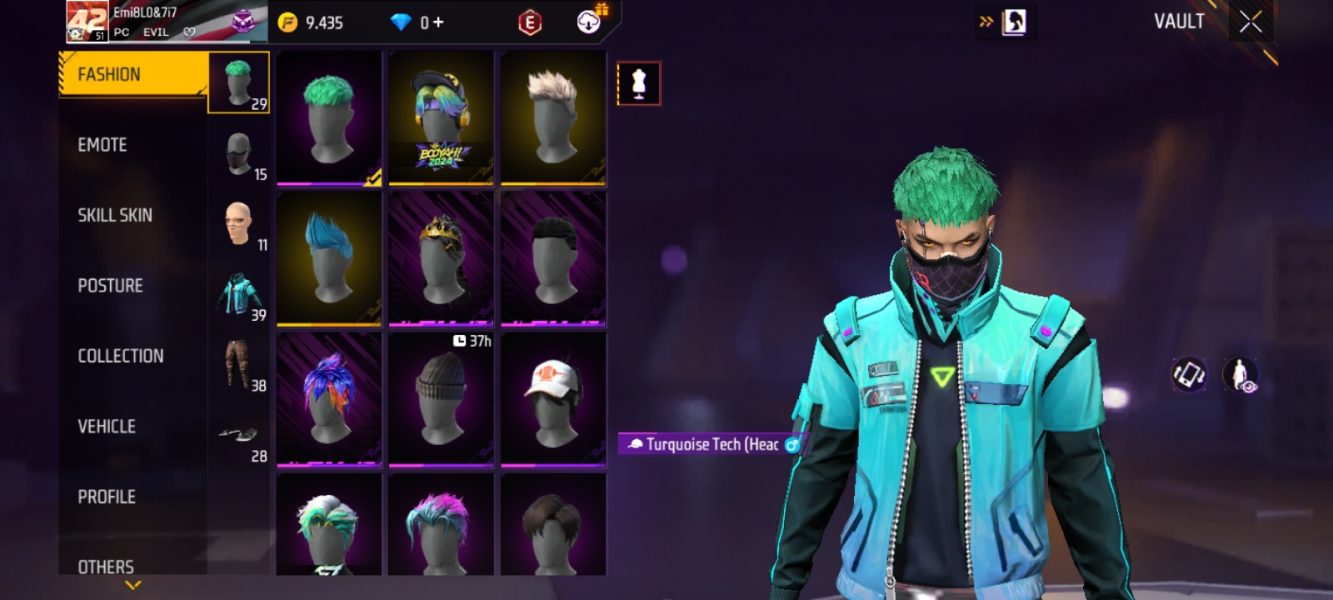The height and width of the screenshot is (600, 1333).
Task: Select the Skill Skin menu entry
Action: pos(115,215)
